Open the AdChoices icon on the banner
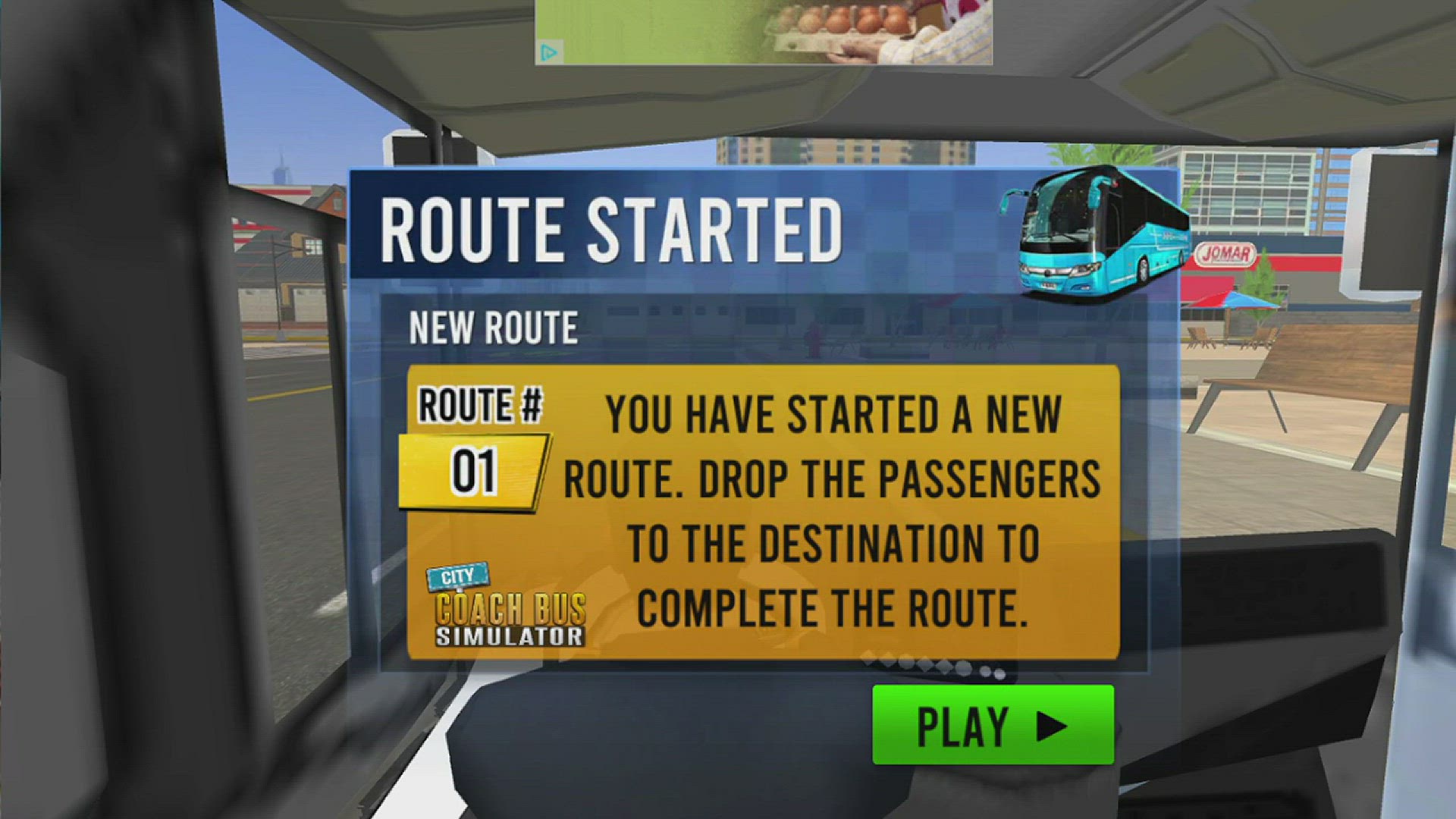Viewport: 1456px width, 819px height. point(549,52)
